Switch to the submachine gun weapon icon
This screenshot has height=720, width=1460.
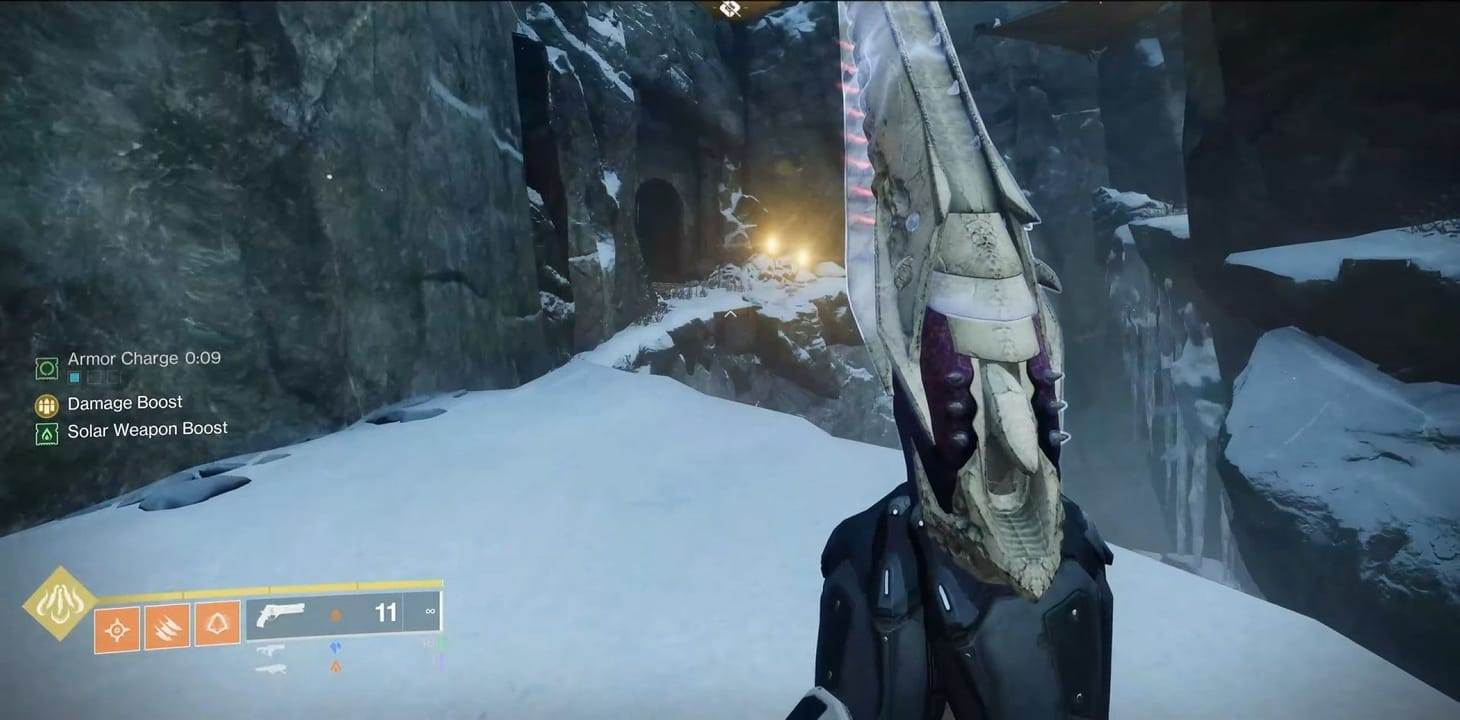(271, 650)
